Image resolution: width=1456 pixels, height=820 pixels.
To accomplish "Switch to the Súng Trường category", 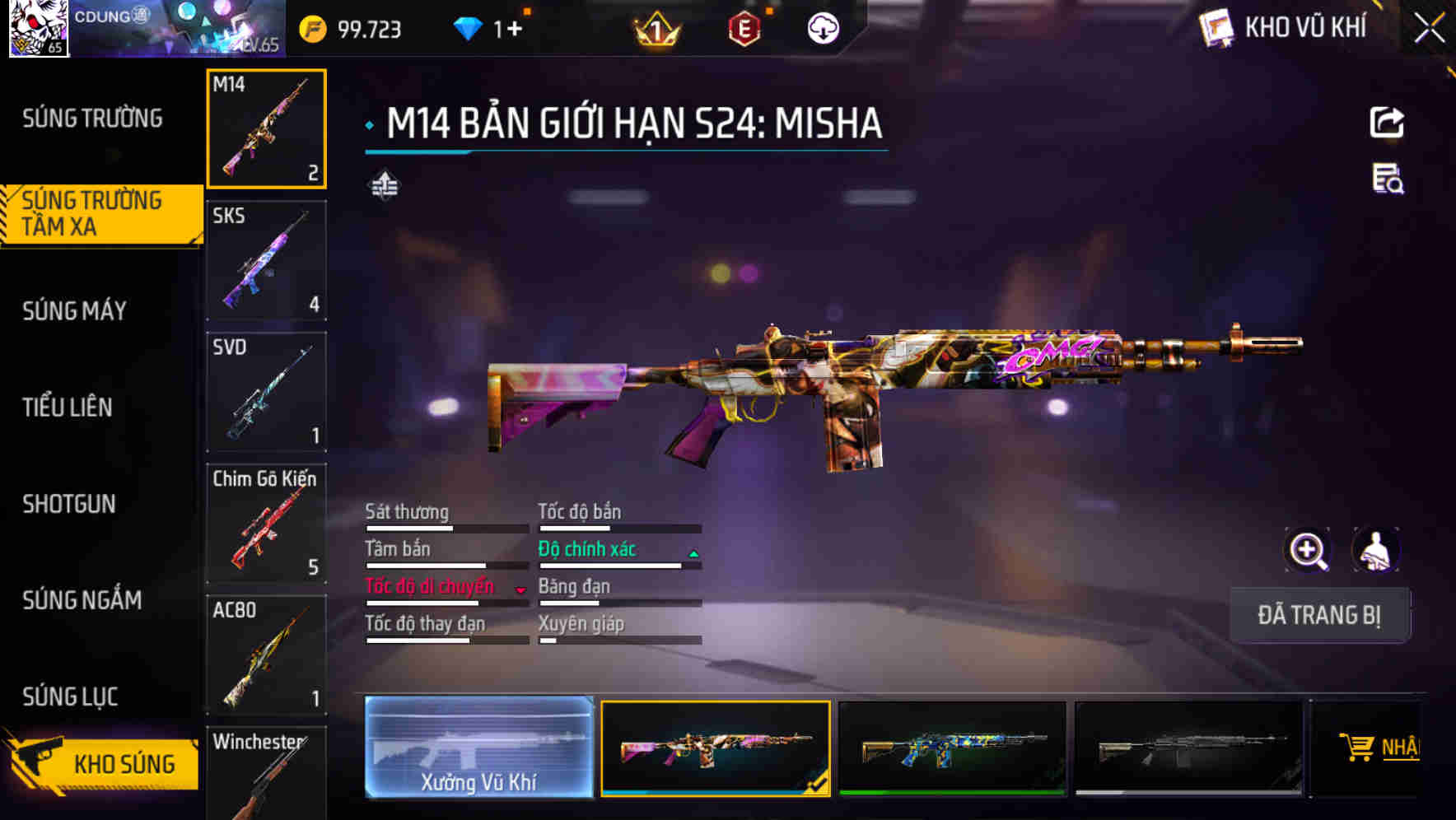I will (x=92, y=119).
